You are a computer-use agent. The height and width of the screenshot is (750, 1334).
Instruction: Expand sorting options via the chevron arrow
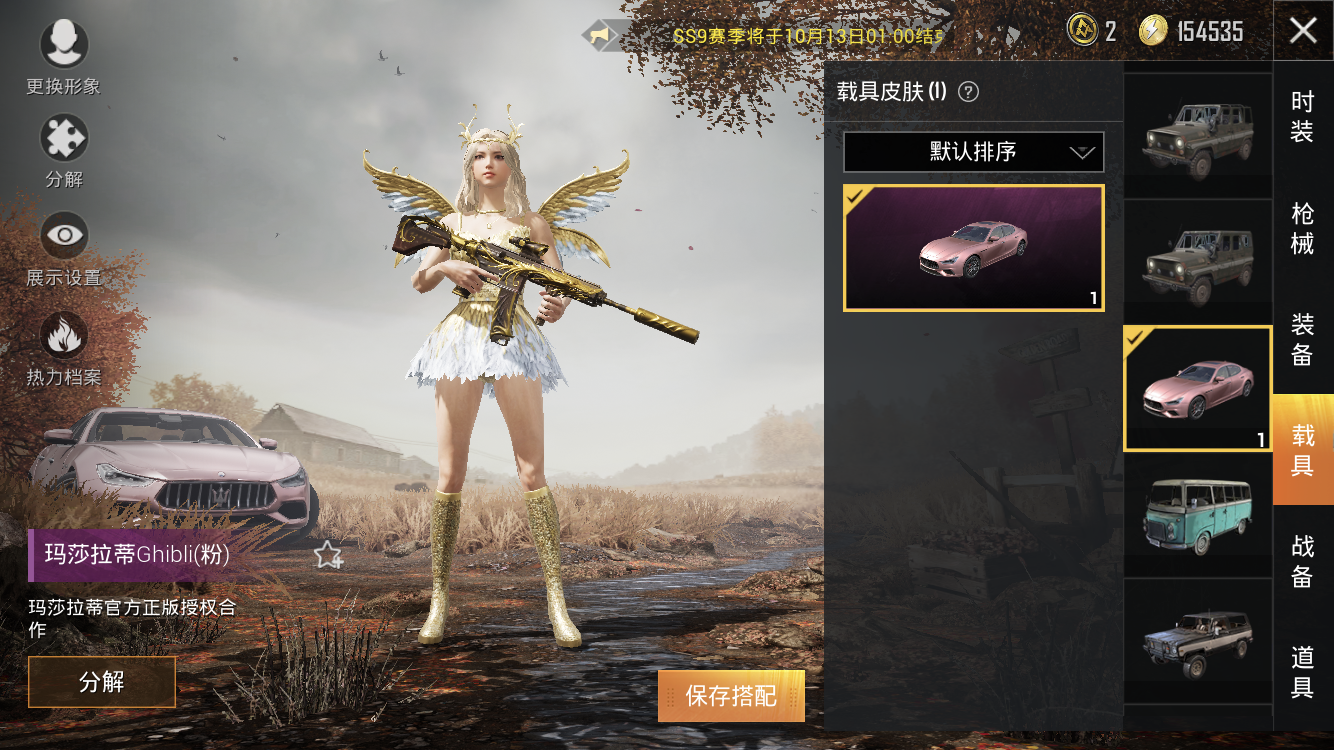pos(1083,153)
